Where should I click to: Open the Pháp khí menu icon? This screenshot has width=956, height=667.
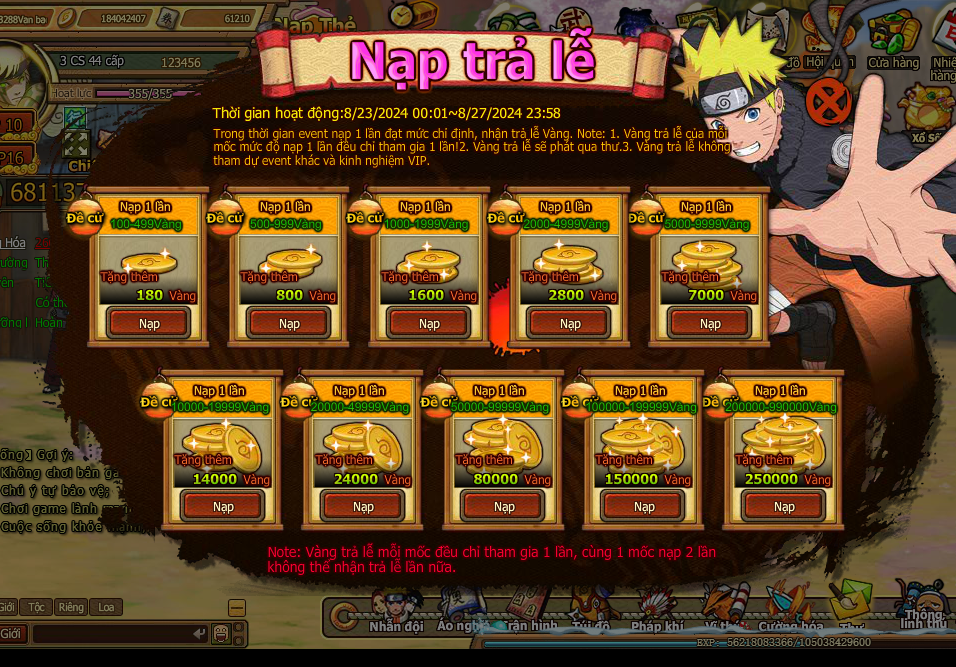click(656, 612)
